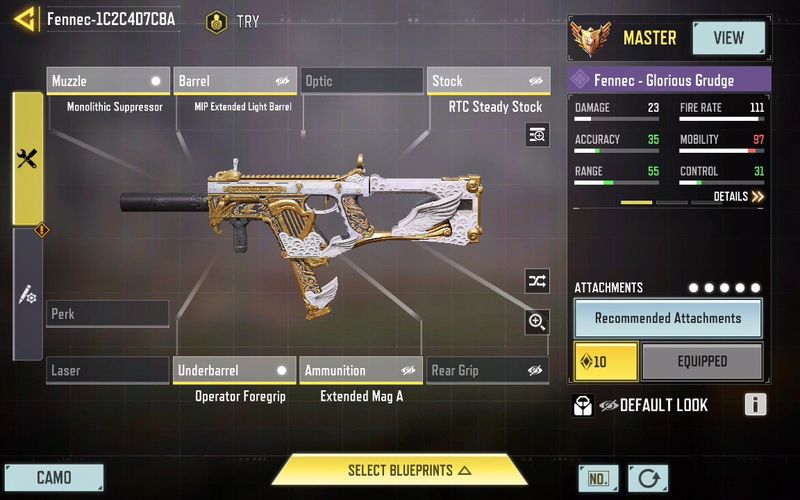Open the Muzzle attachment slot

(x=108, y=81)
